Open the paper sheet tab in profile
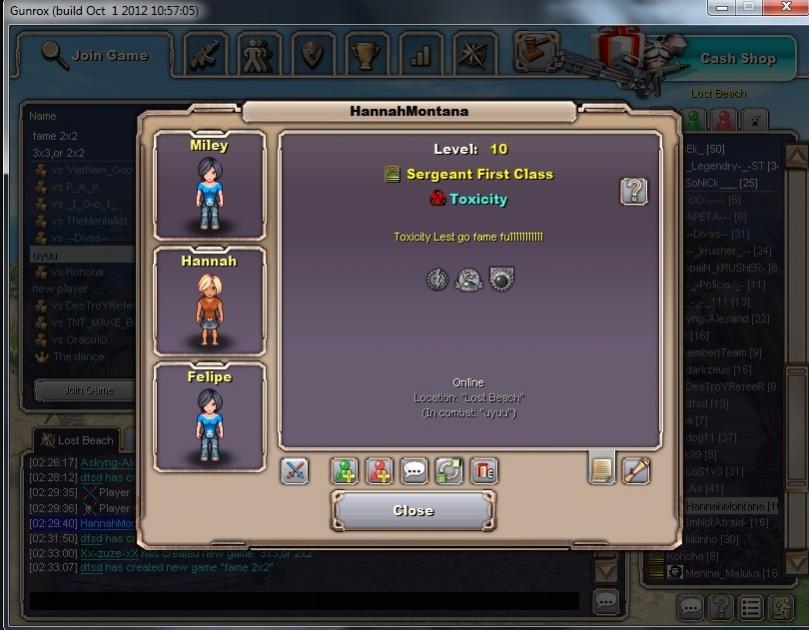The image size is (809, 630). point(601,469)
